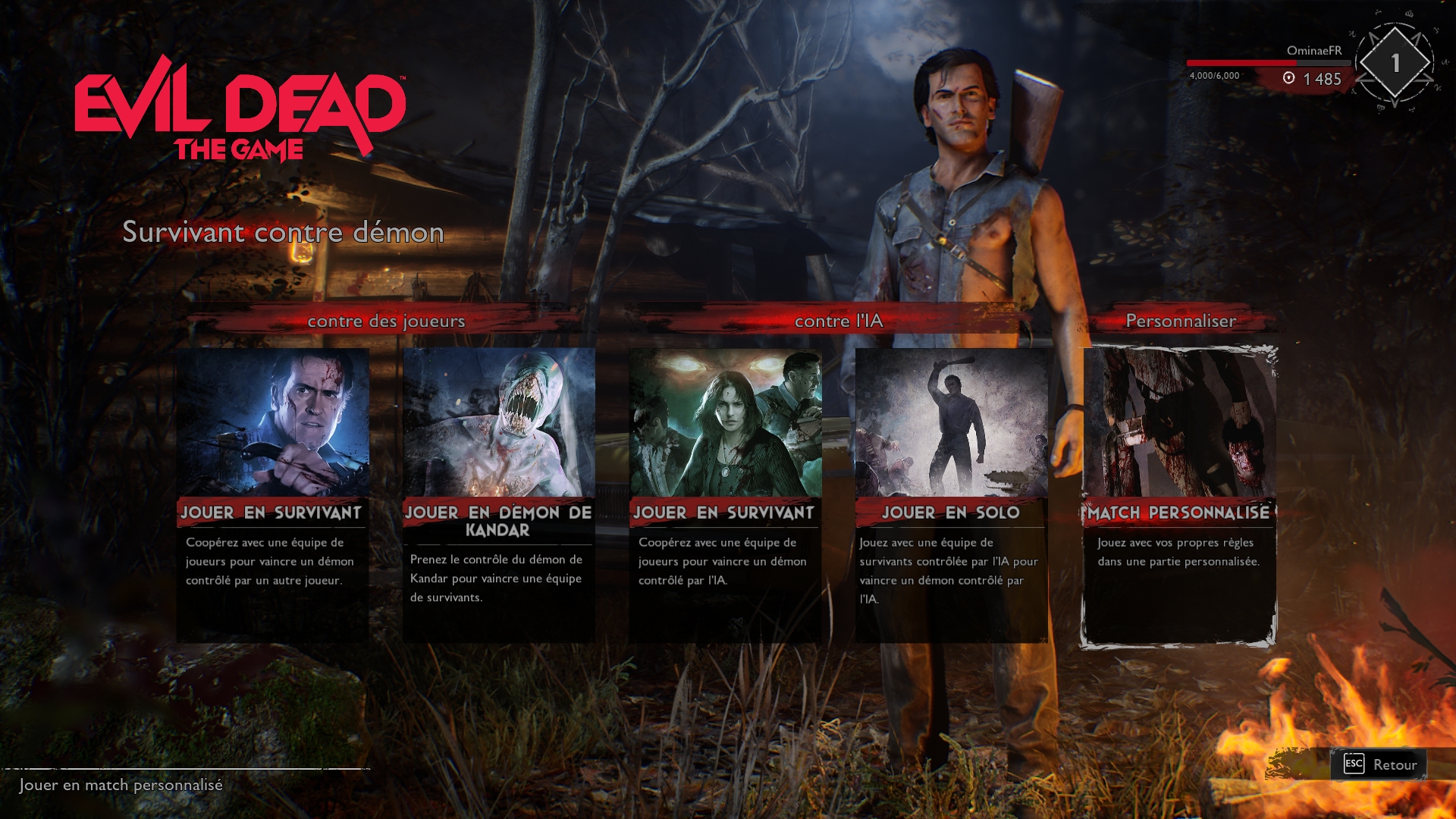1456x819 pixels.
Task: Select Jouer en Survivant against other players
Action: (x=272, y=494)
